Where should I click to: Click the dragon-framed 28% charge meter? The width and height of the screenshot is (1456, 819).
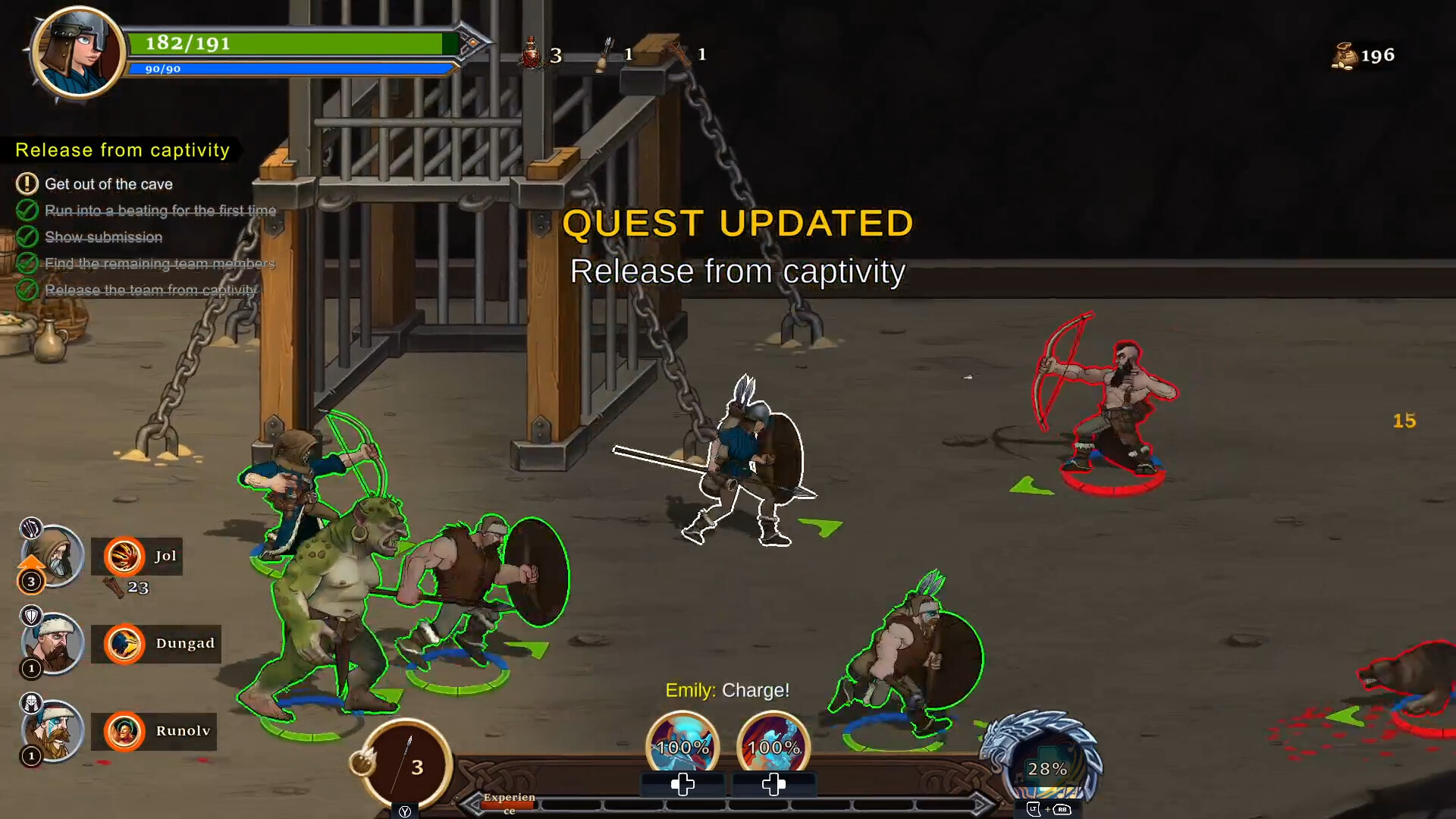click(1049, 768)
